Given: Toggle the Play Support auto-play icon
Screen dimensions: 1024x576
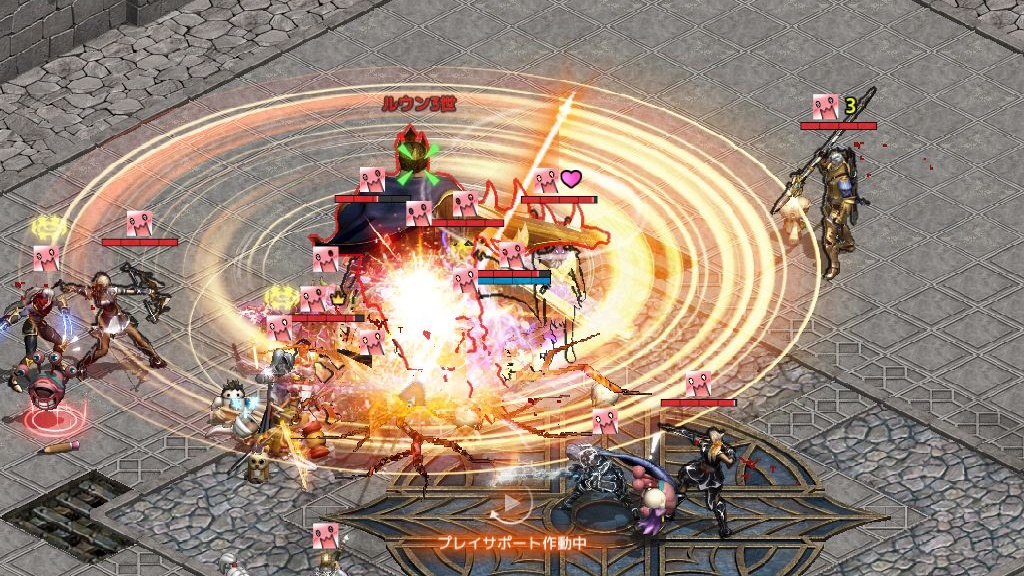Looking at the screenshot, I should click(511, 505).
